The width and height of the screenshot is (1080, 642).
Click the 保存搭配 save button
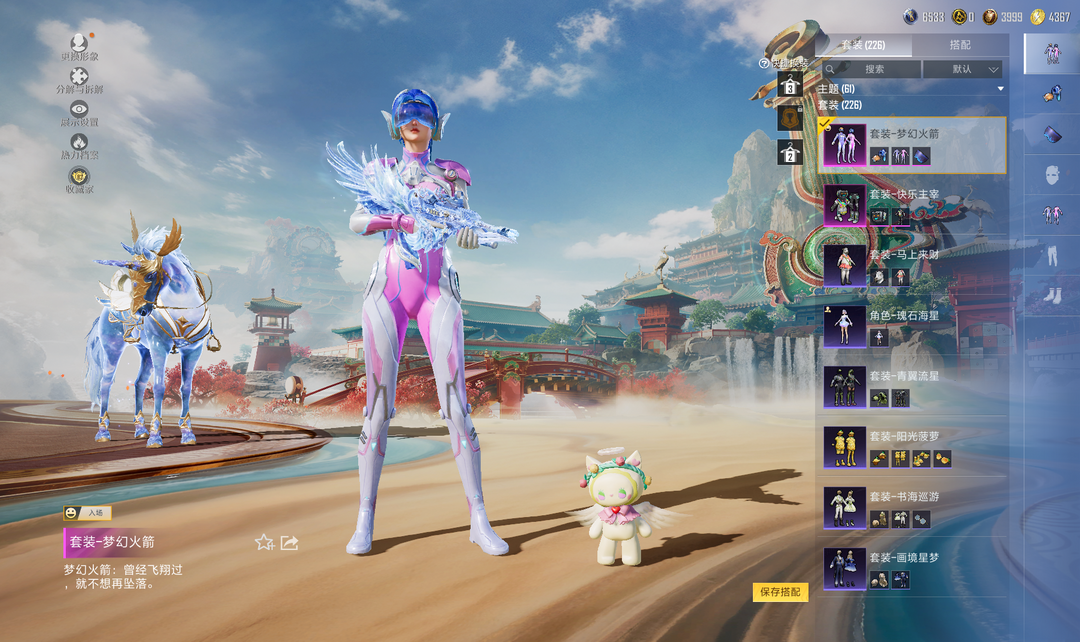(x=780, y=592)
